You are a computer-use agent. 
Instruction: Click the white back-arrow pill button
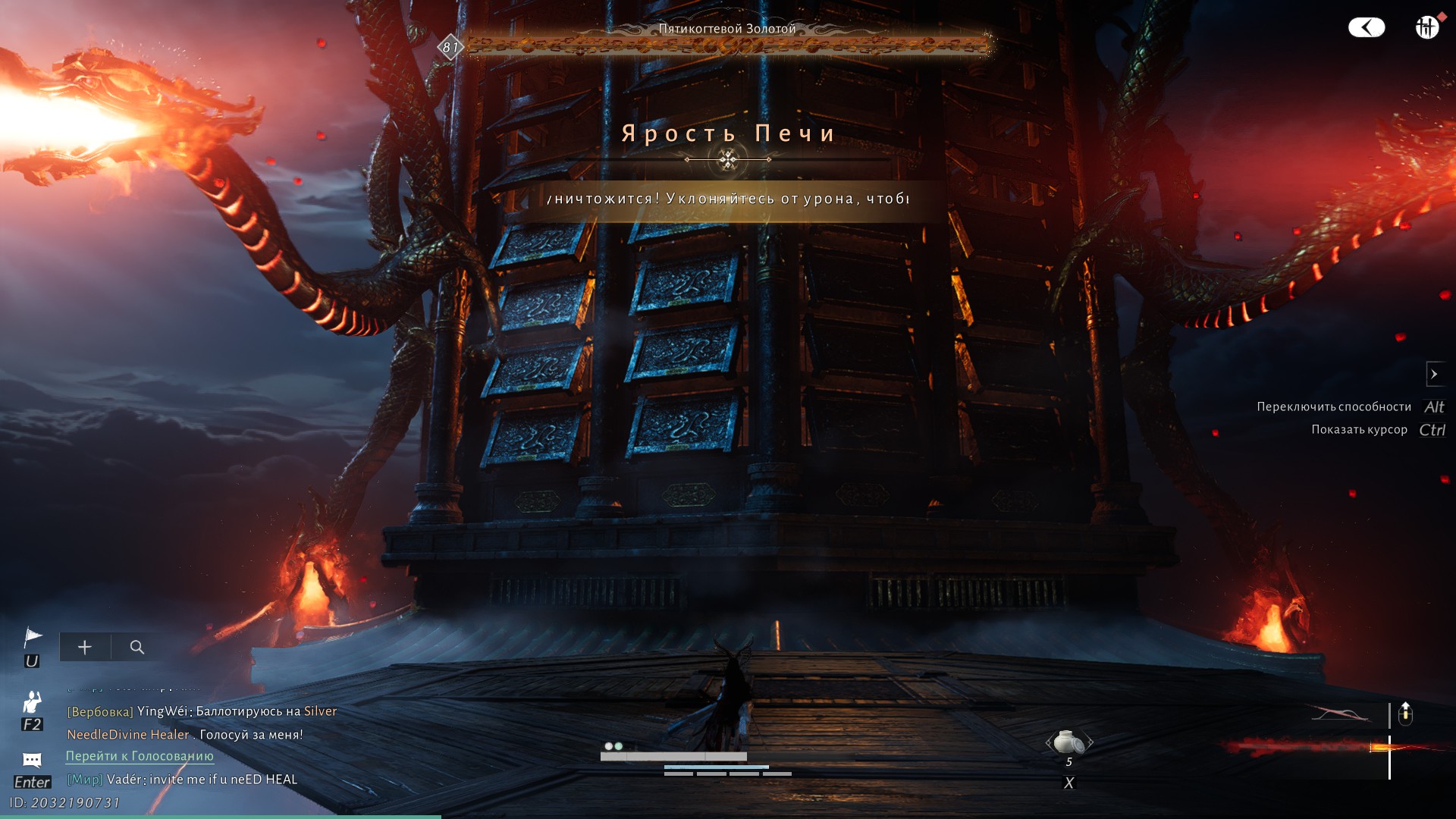point(1366,28)
